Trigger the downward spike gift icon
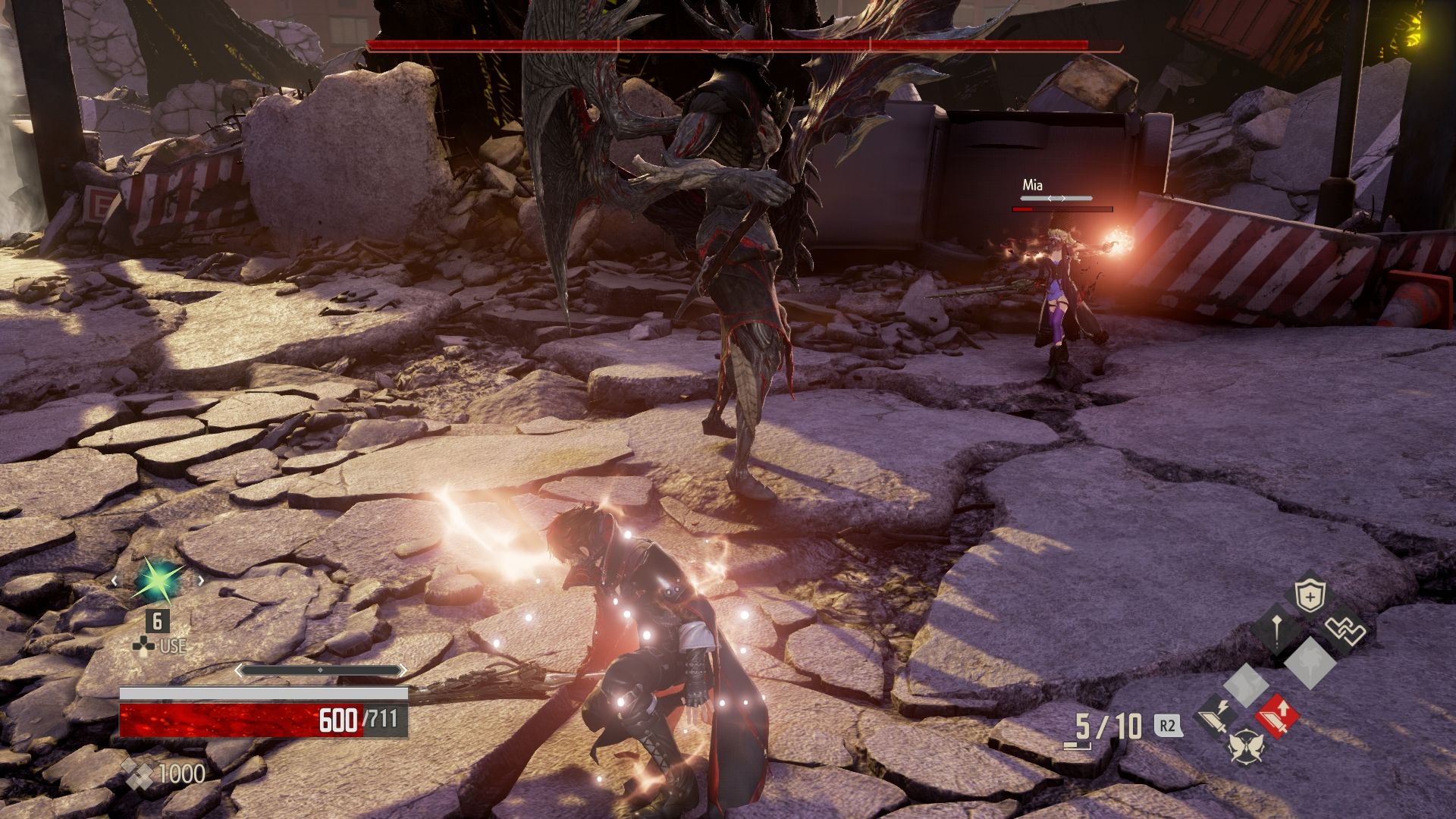The height and width of the screenshot is (819, 1456). 1276,630
